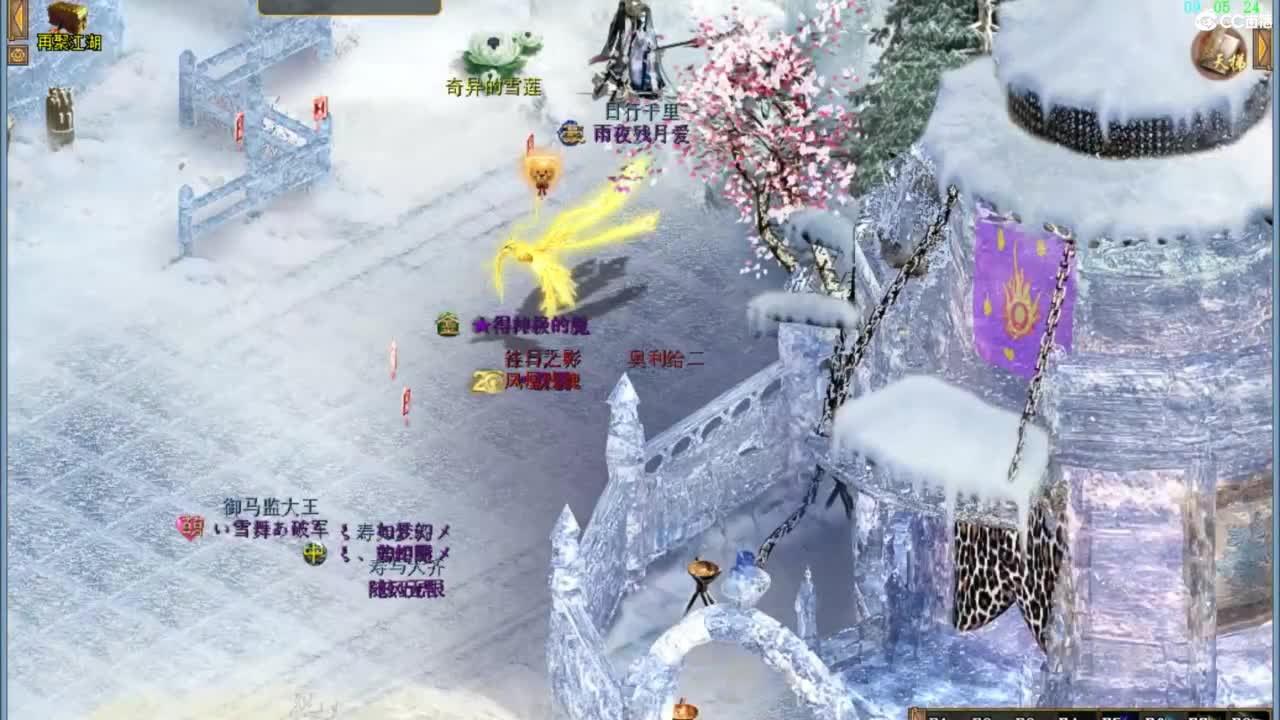Image resolution: width=1280 pixels, height=720 pixels.
Task: Click the gear emblem on the left sidebar
Action: pos(17,54)
